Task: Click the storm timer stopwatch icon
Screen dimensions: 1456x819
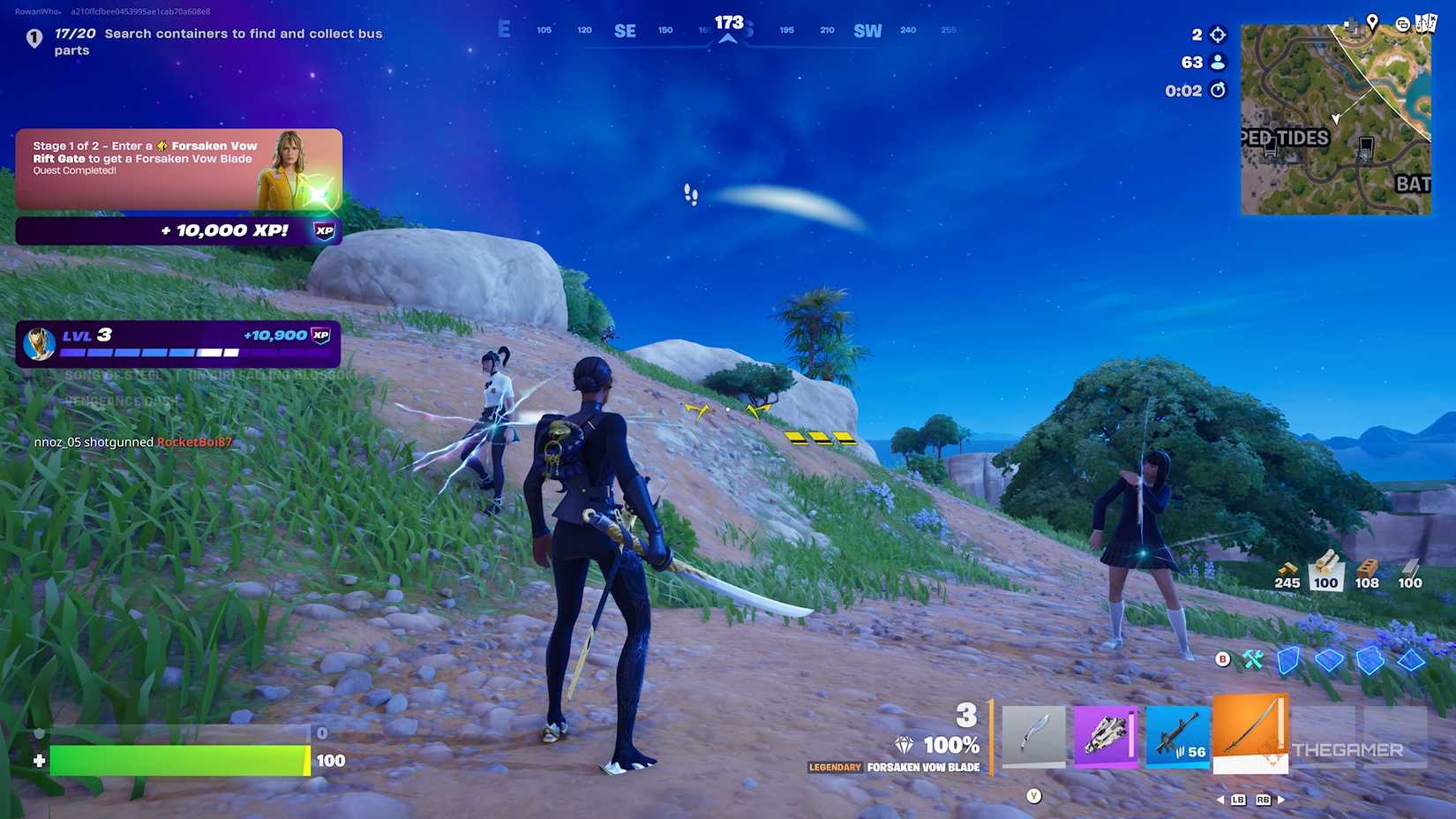Action: pos(1216,90)
